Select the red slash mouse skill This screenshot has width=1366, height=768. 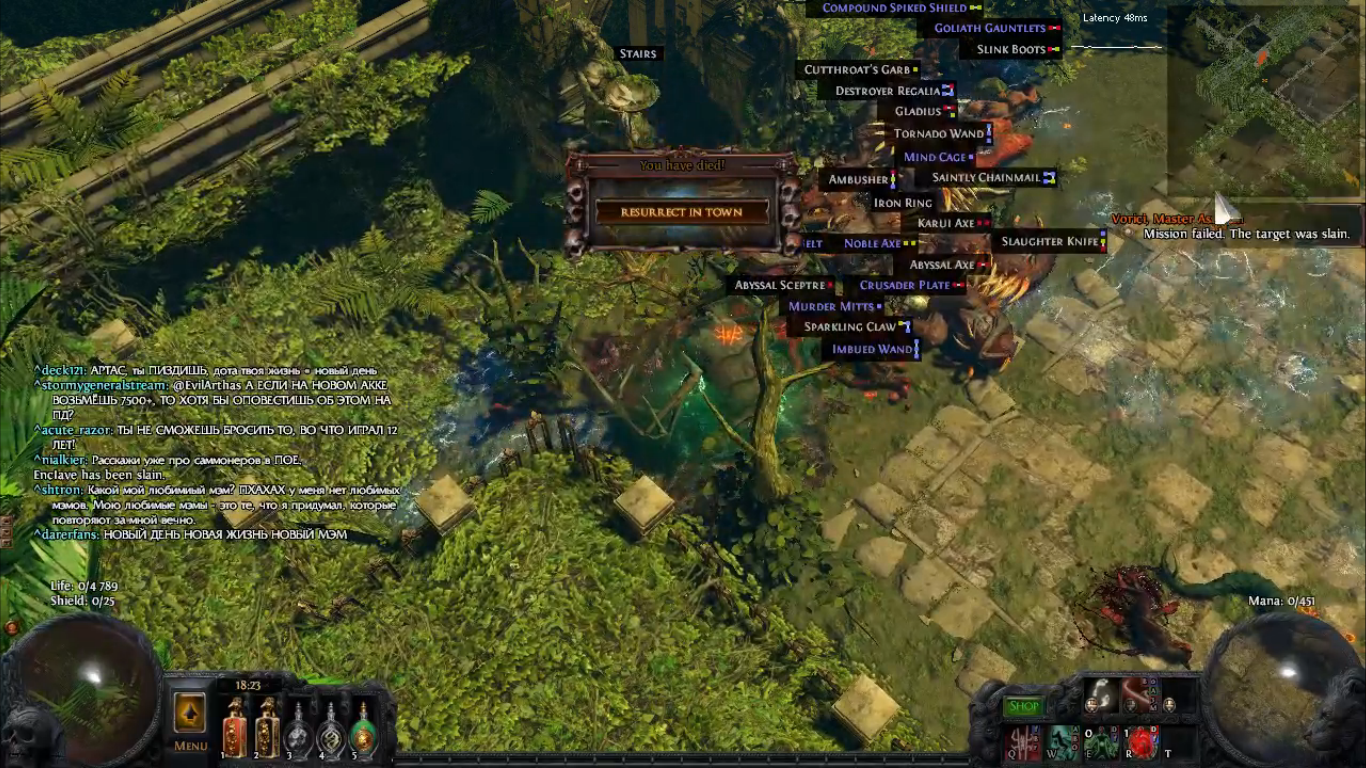tap(1139, 696)
